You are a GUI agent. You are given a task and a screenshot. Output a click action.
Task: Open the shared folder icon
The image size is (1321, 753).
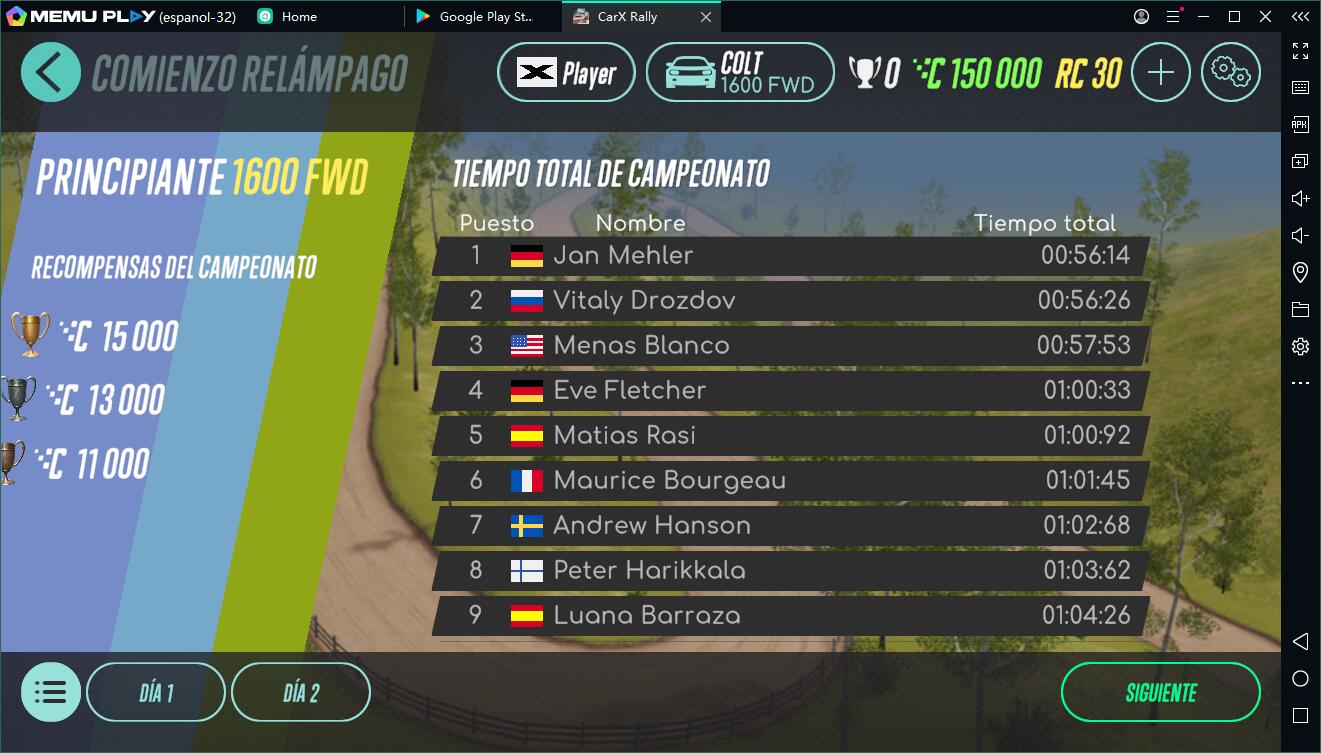(1300, 308)
